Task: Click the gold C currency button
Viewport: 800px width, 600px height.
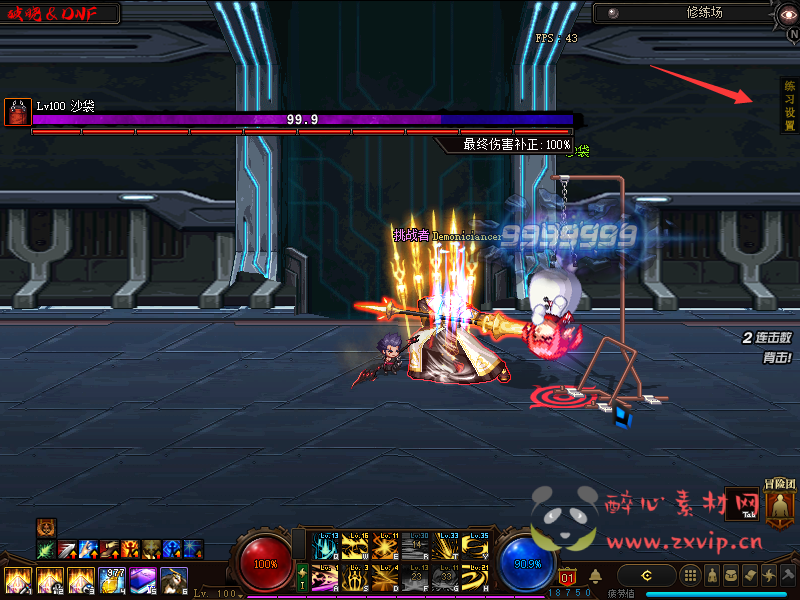Action: coord(647,575)
